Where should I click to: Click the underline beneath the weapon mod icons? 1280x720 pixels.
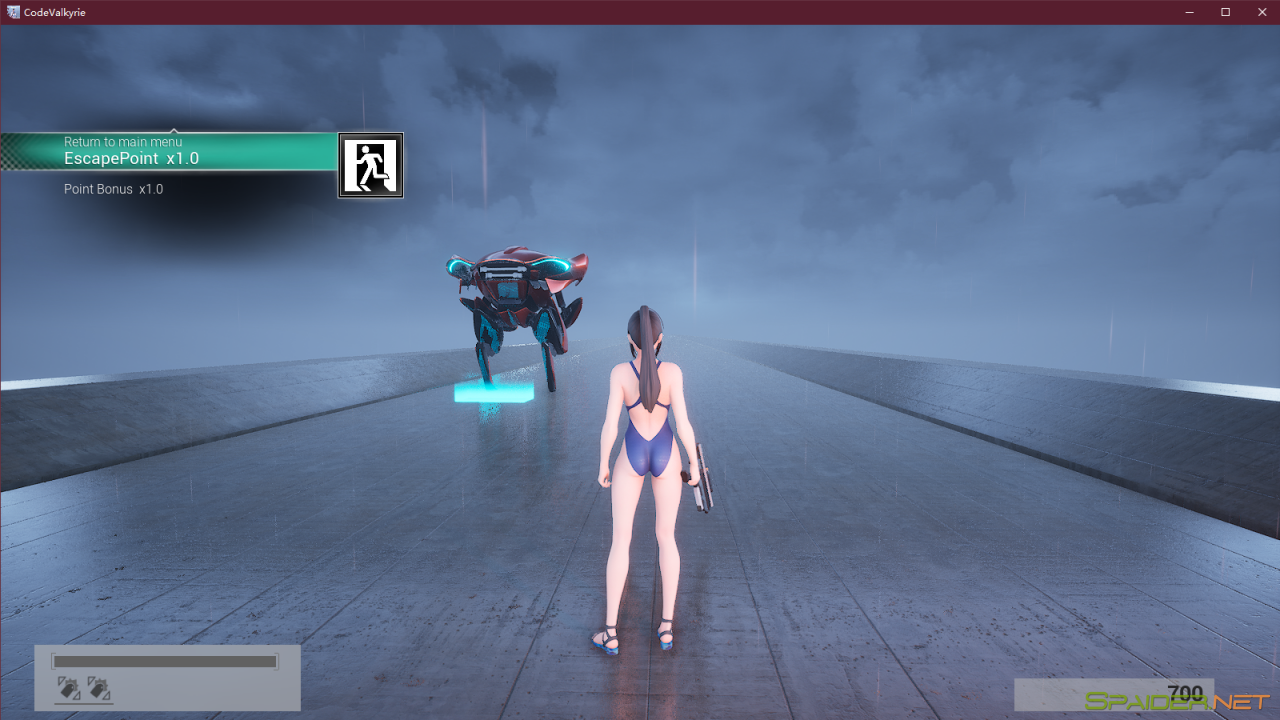coord(83,703)
